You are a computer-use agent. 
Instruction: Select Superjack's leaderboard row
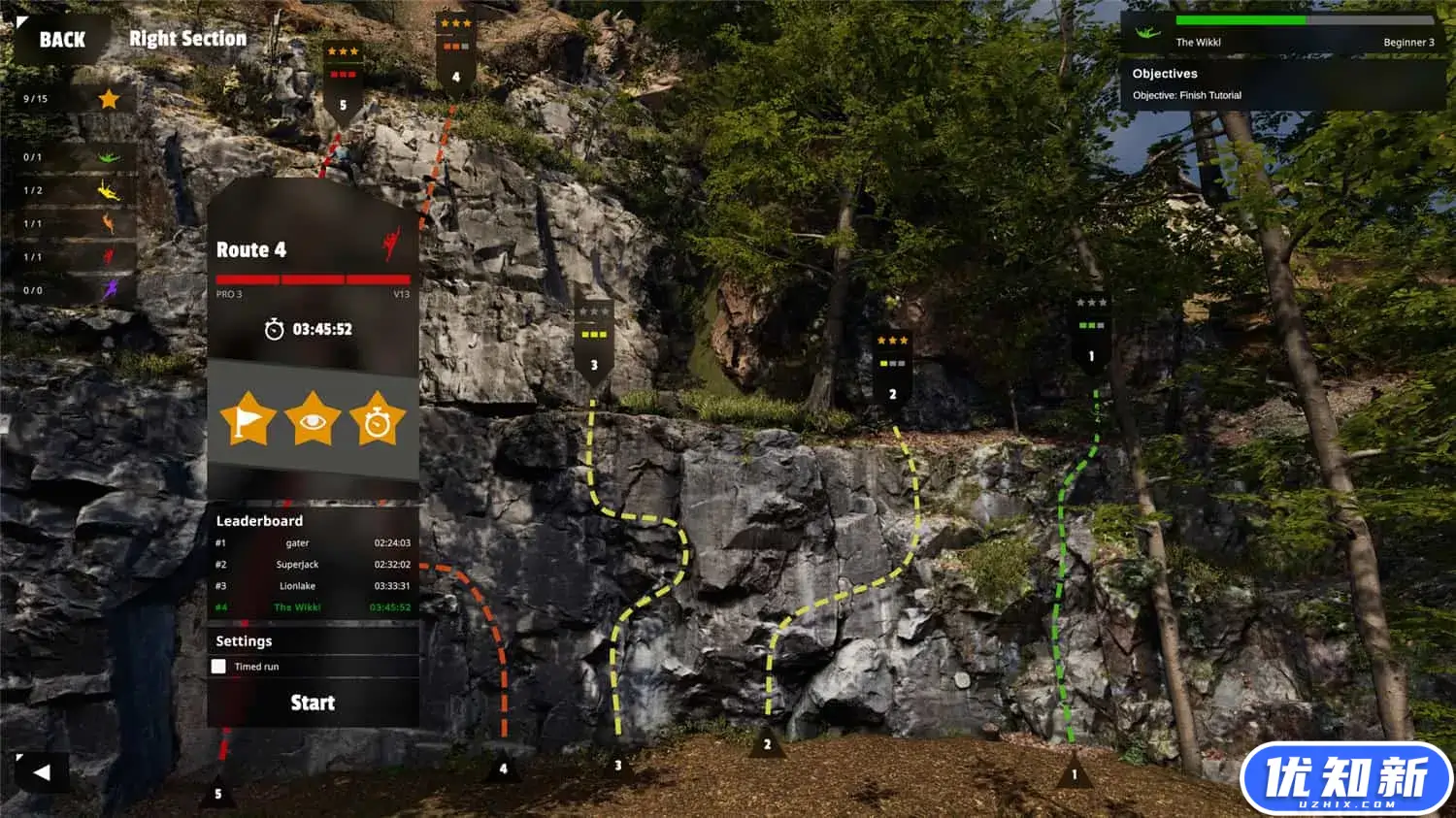point(313,565)
